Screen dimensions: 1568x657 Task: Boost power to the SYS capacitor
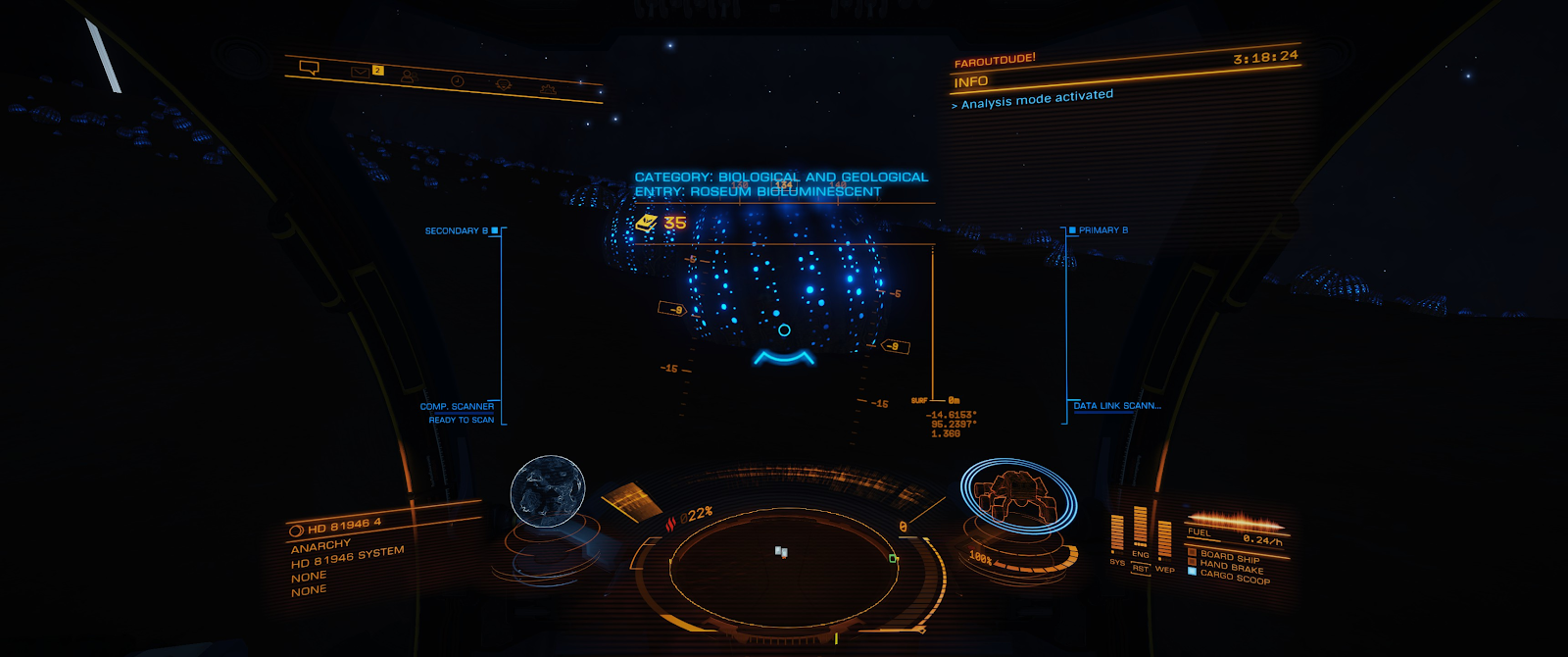click(x=1117, y=534)
